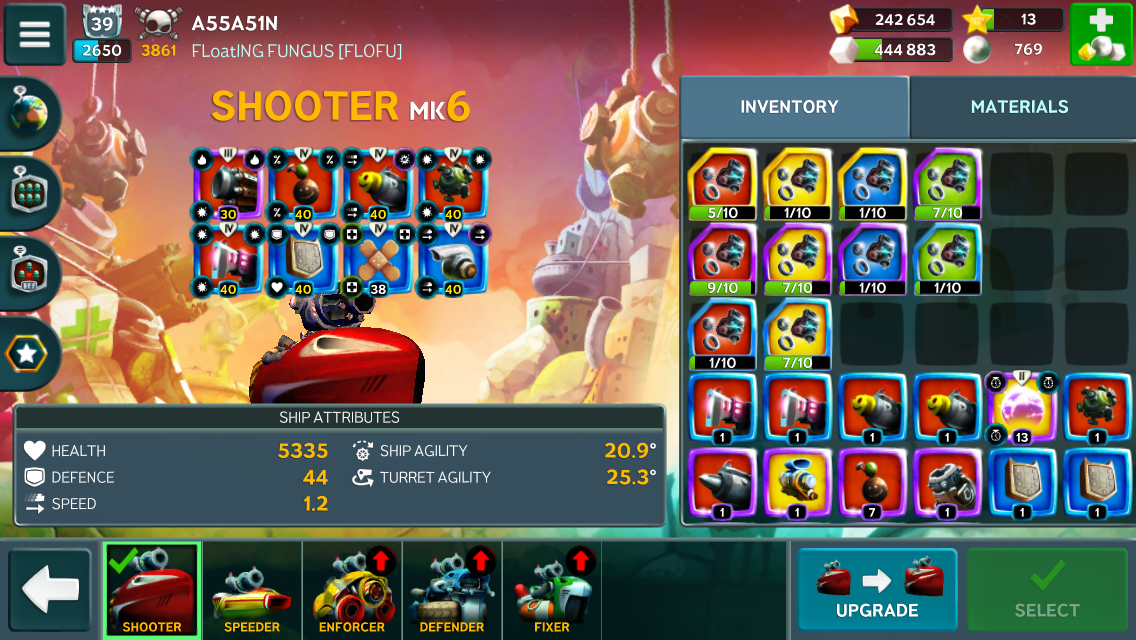Buy more currency with green plus button
The height and width of the screenshot is (640, 1136).
(1100, 34)
